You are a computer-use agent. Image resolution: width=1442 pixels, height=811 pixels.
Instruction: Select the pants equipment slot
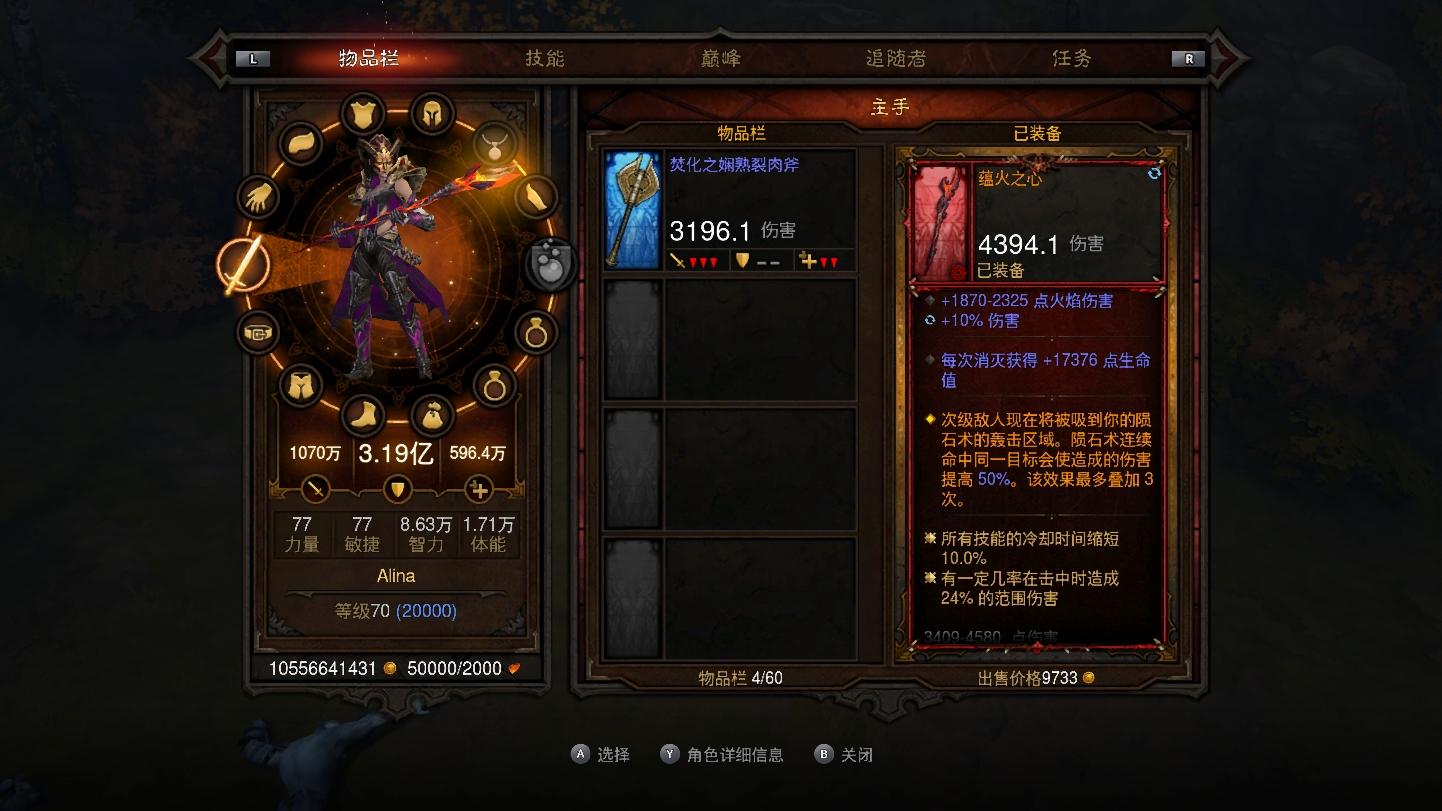point(301,385)
